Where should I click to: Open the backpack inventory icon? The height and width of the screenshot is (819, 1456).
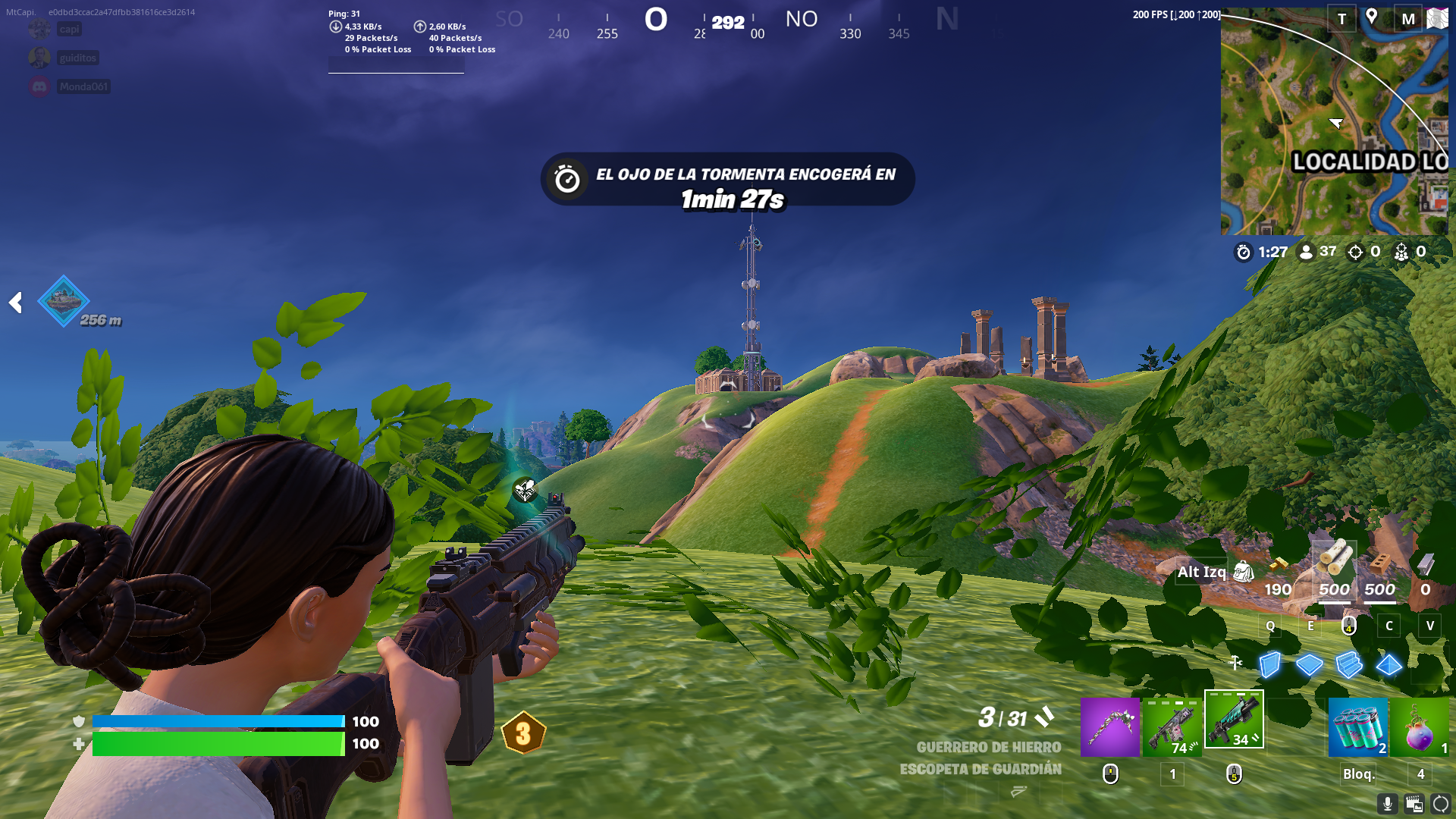pyautogui.click(x=1244, y=572)
